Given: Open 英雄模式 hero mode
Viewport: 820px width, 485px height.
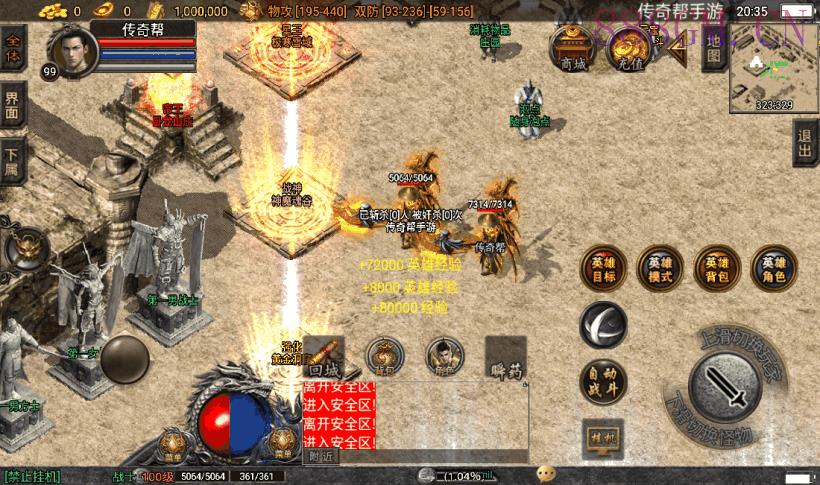Looking at the screenshot, I should coord(660,268).
